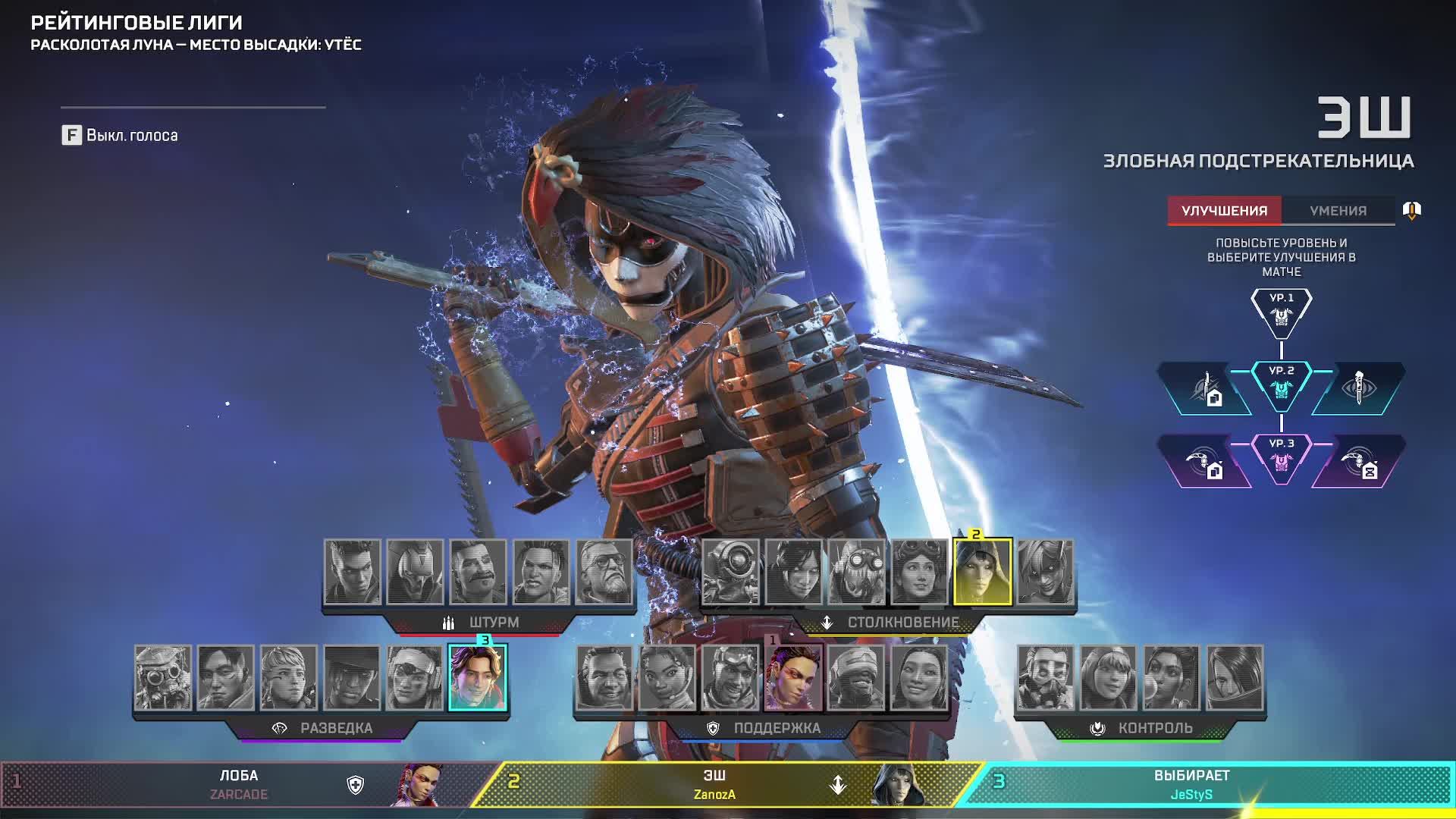Screen dimensions: 1456x819
Task: Choose Bloodhound's goggled mask portrait
Action: 163,678
